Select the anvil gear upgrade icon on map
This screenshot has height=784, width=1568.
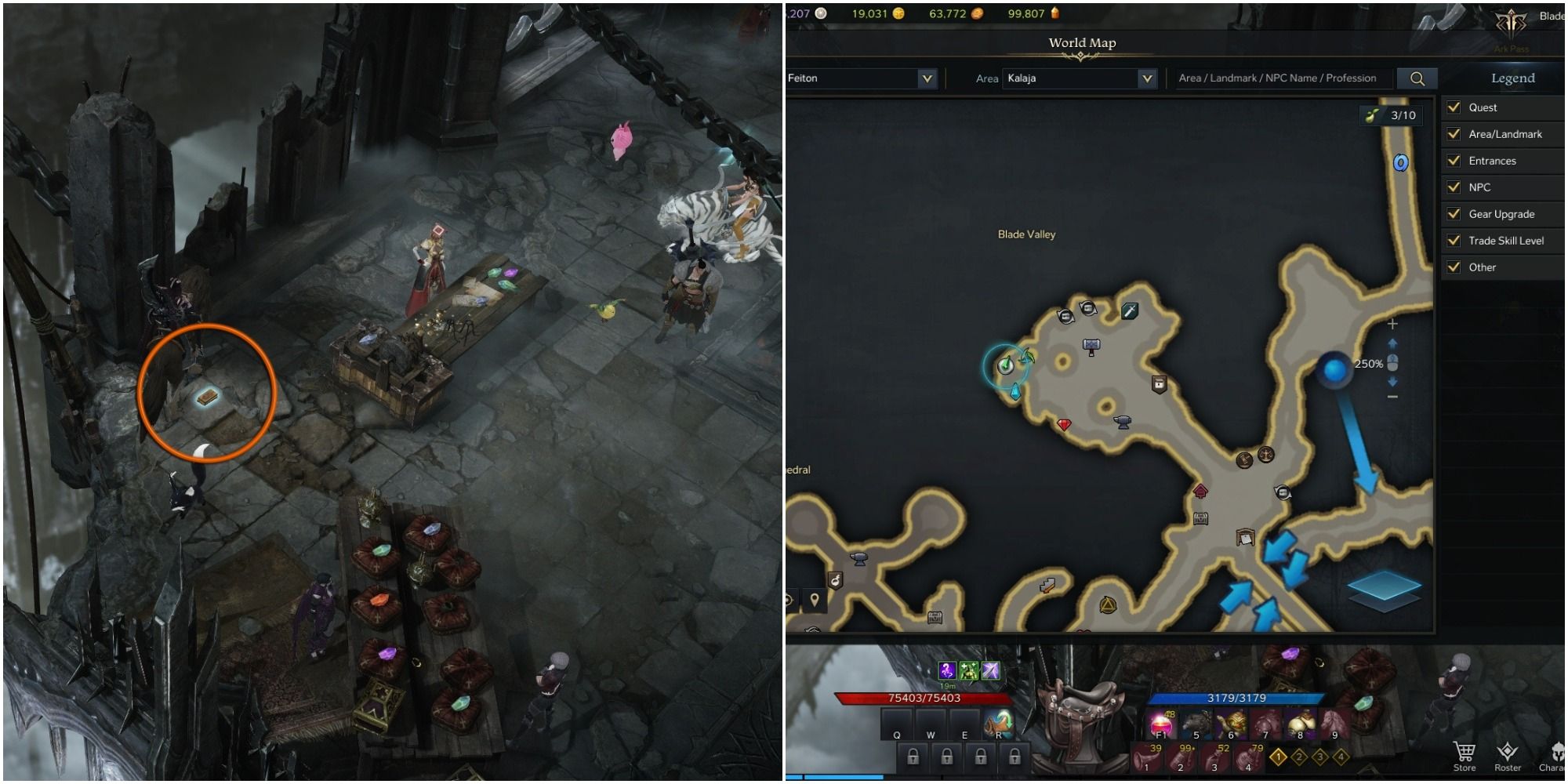[1123, 423]
